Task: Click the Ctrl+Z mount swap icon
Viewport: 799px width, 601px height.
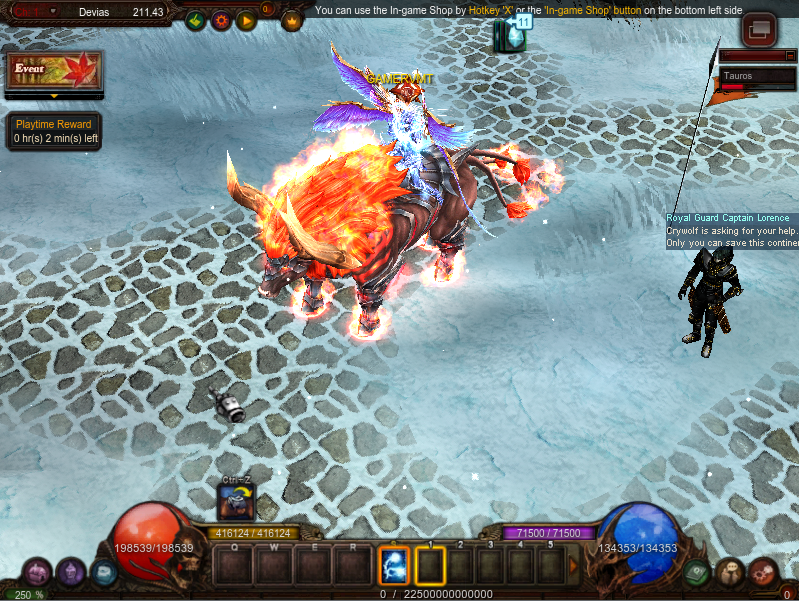Action: coord(236,501)
